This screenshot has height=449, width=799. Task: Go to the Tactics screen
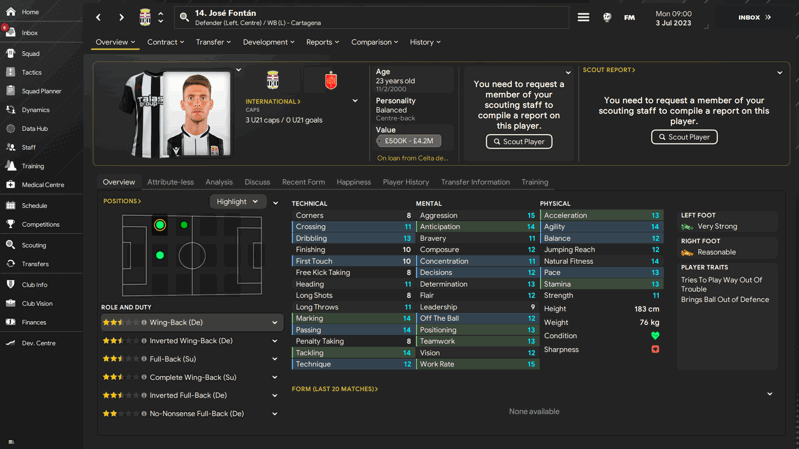pos(32,72)
